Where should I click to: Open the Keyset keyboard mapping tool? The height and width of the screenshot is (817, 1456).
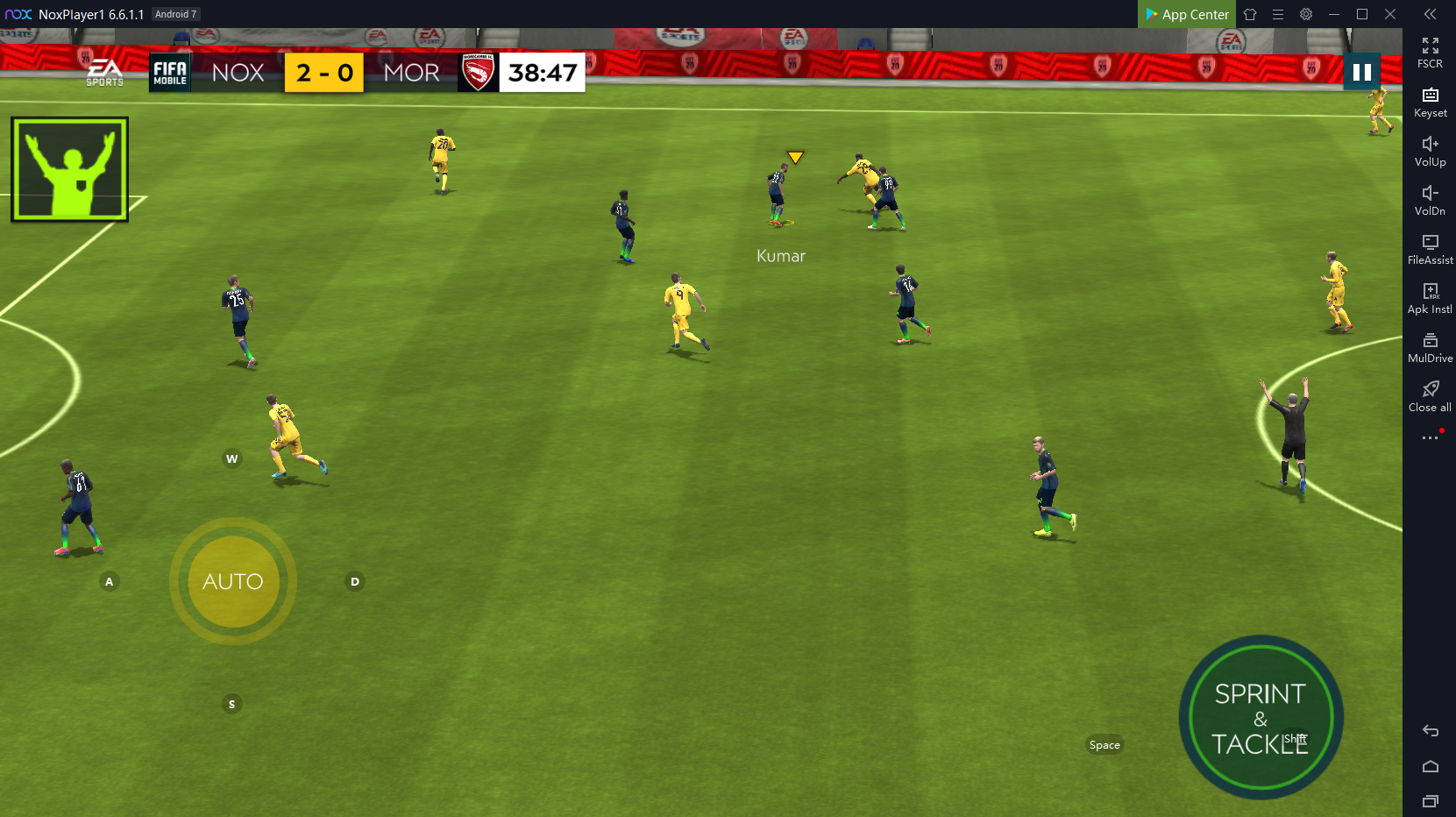(1430, 101)
